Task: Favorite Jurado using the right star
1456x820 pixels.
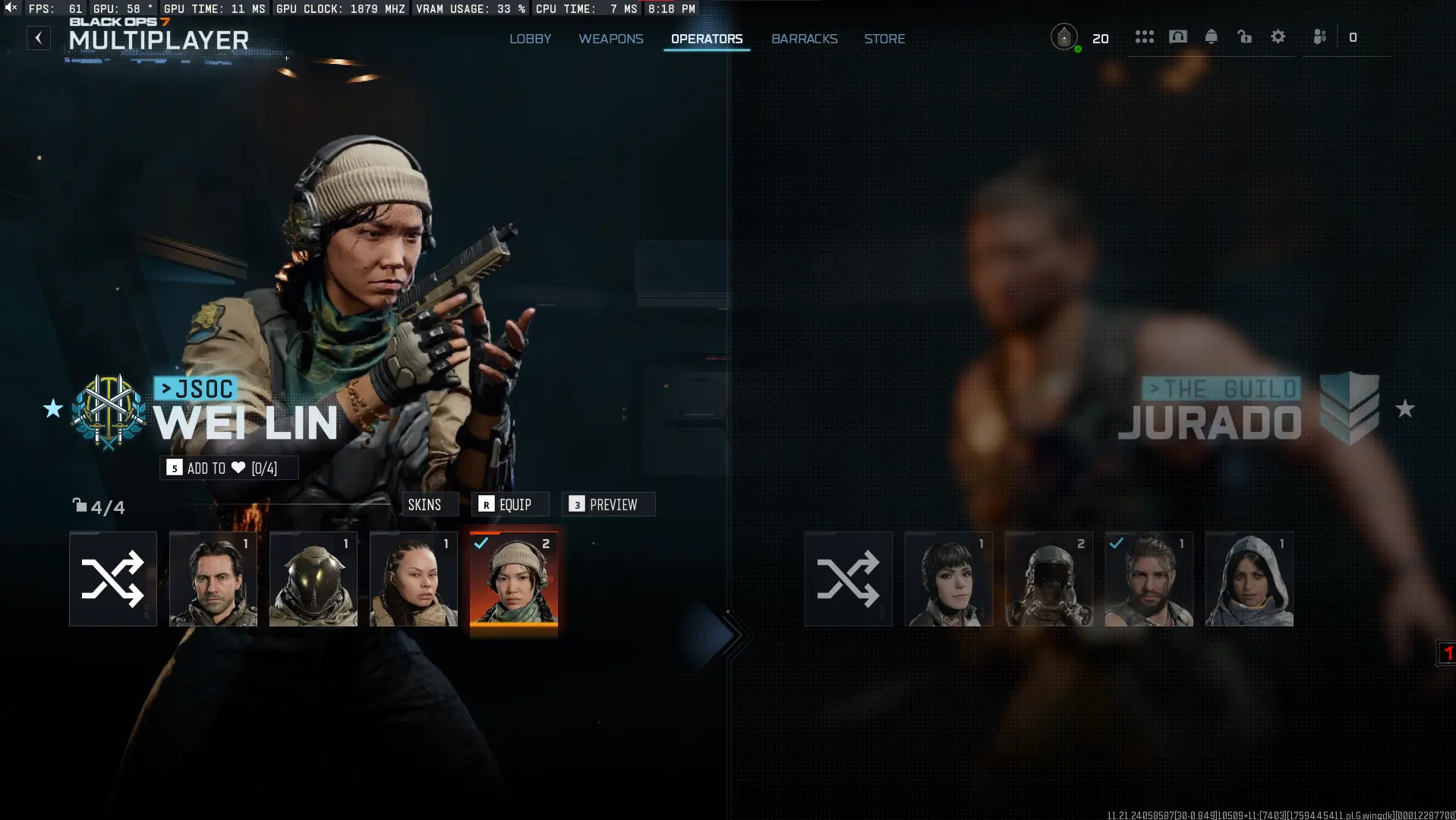Action: pos(1406,410)
